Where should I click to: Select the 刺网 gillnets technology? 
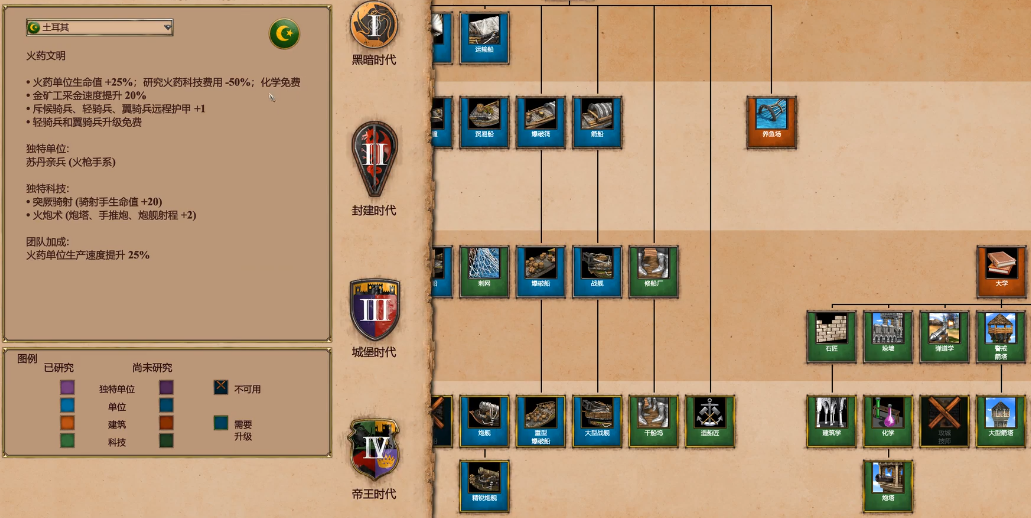[485, 272]
